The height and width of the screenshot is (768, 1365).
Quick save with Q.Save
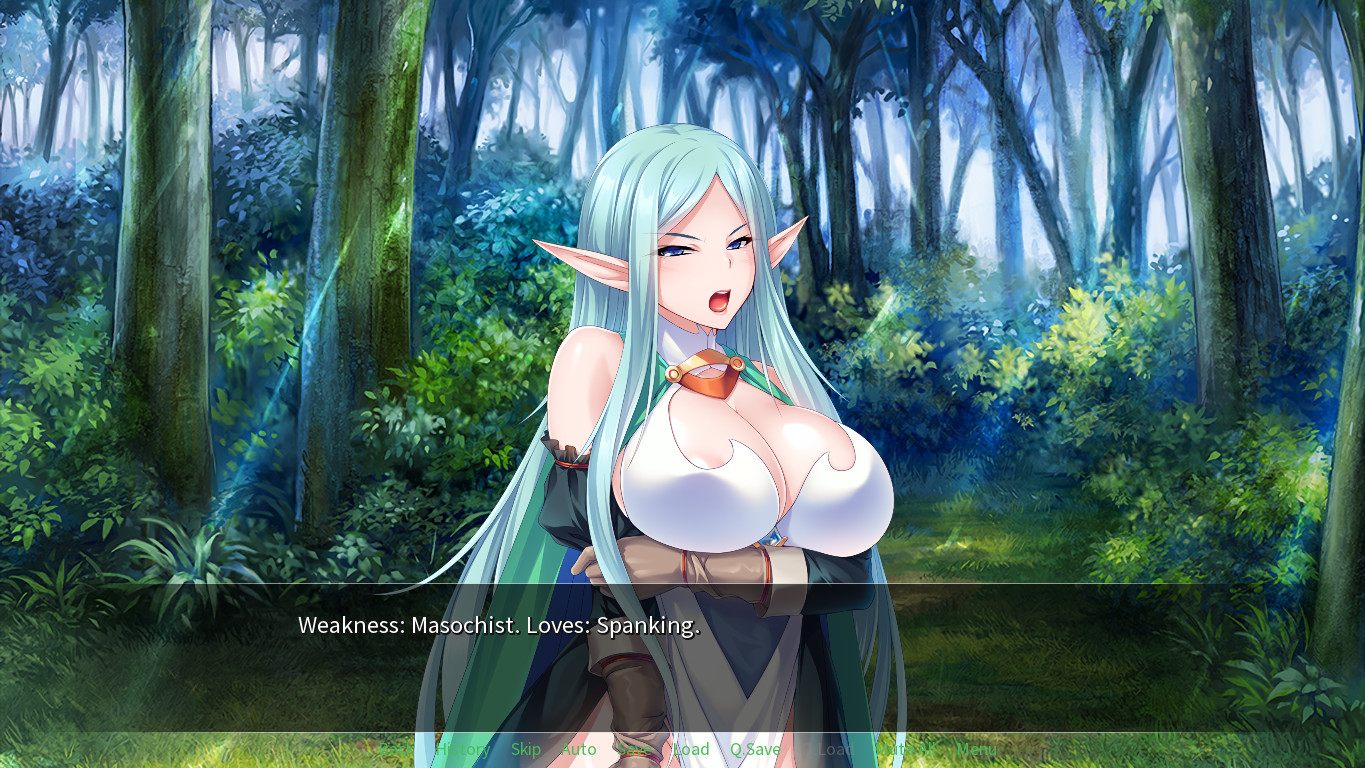click(x=755, y=749)
